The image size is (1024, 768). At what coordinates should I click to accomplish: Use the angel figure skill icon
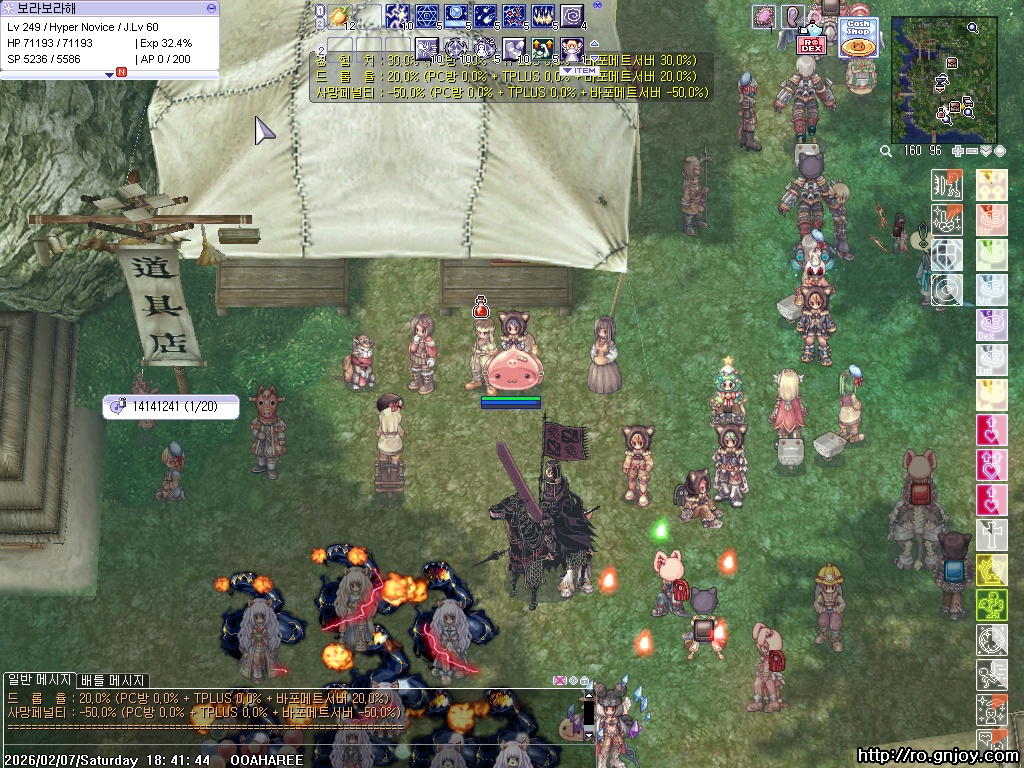tap(572, 46)
